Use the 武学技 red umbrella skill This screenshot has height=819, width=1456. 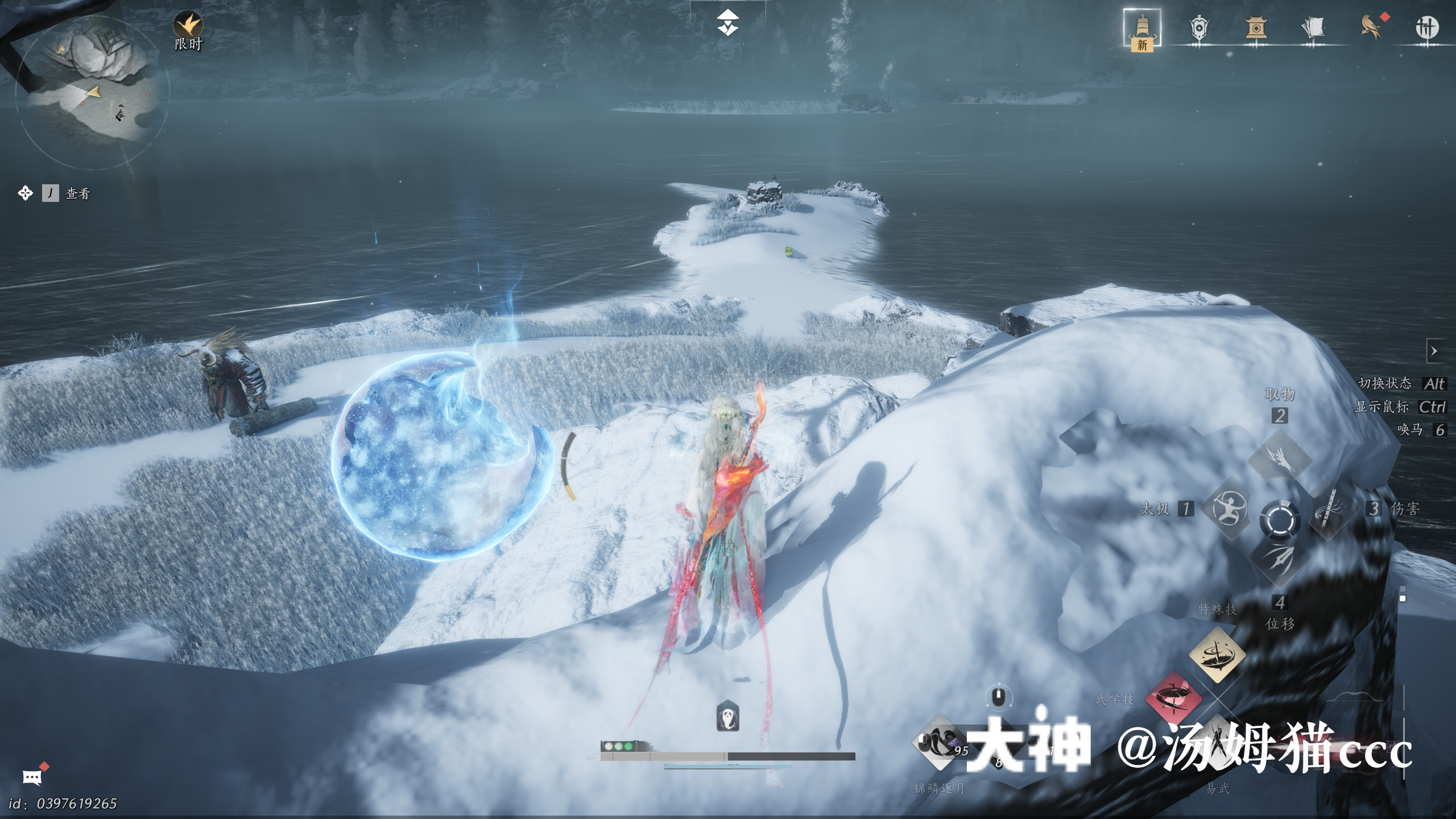[1173, 697]
